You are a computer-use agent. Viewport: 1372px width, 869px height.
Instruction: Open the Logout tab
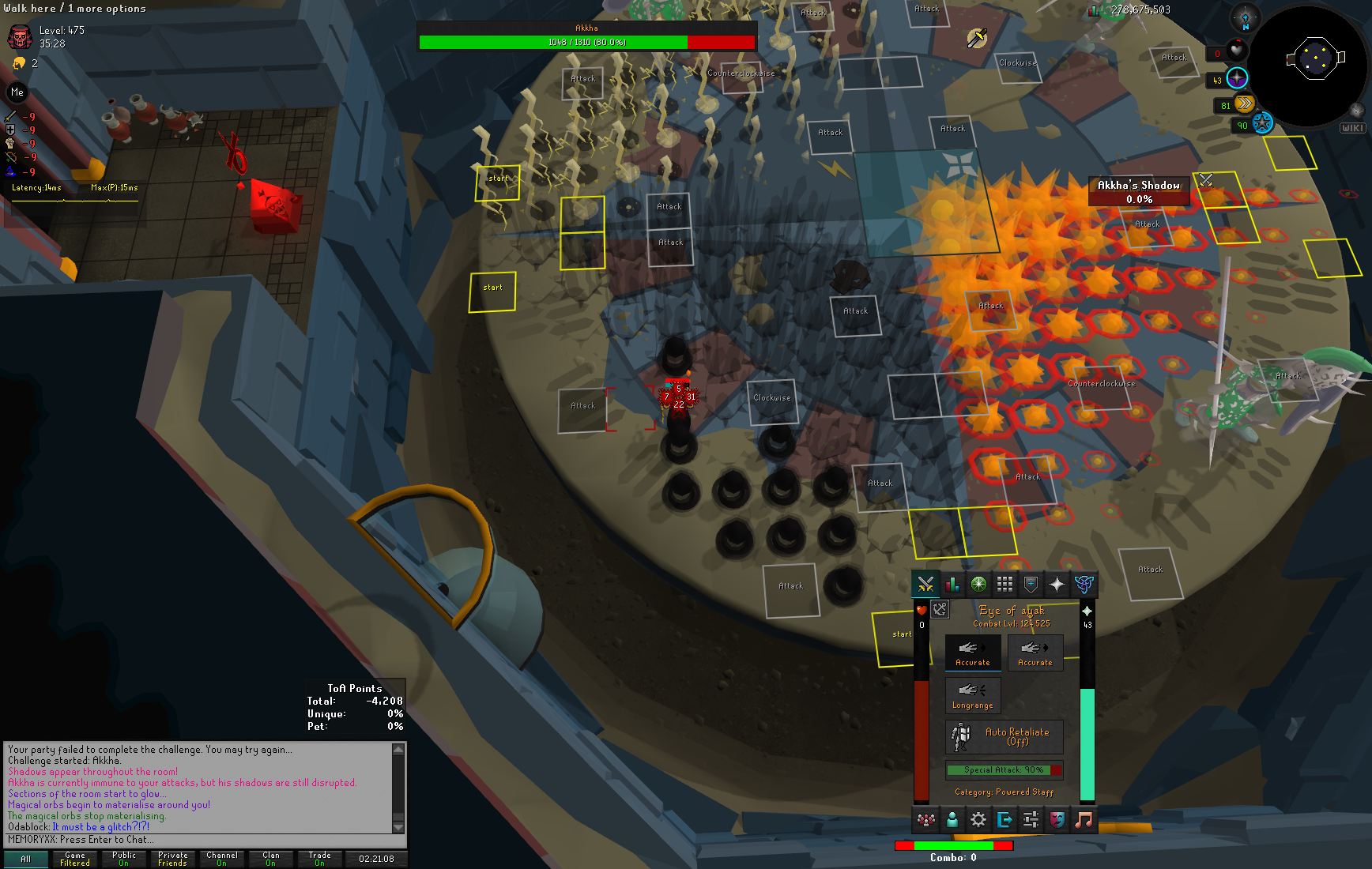(1004, 820)
